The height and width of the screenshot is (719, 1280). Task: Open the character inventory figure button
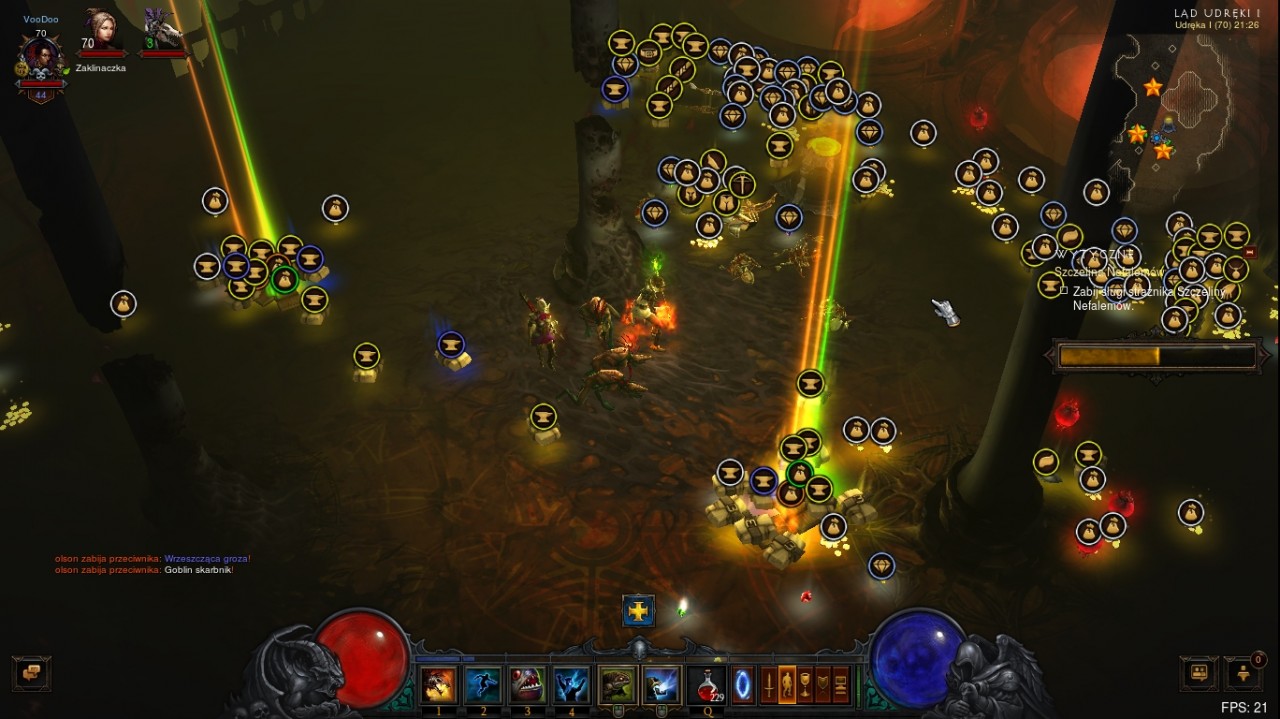click(x=787, y=684)
